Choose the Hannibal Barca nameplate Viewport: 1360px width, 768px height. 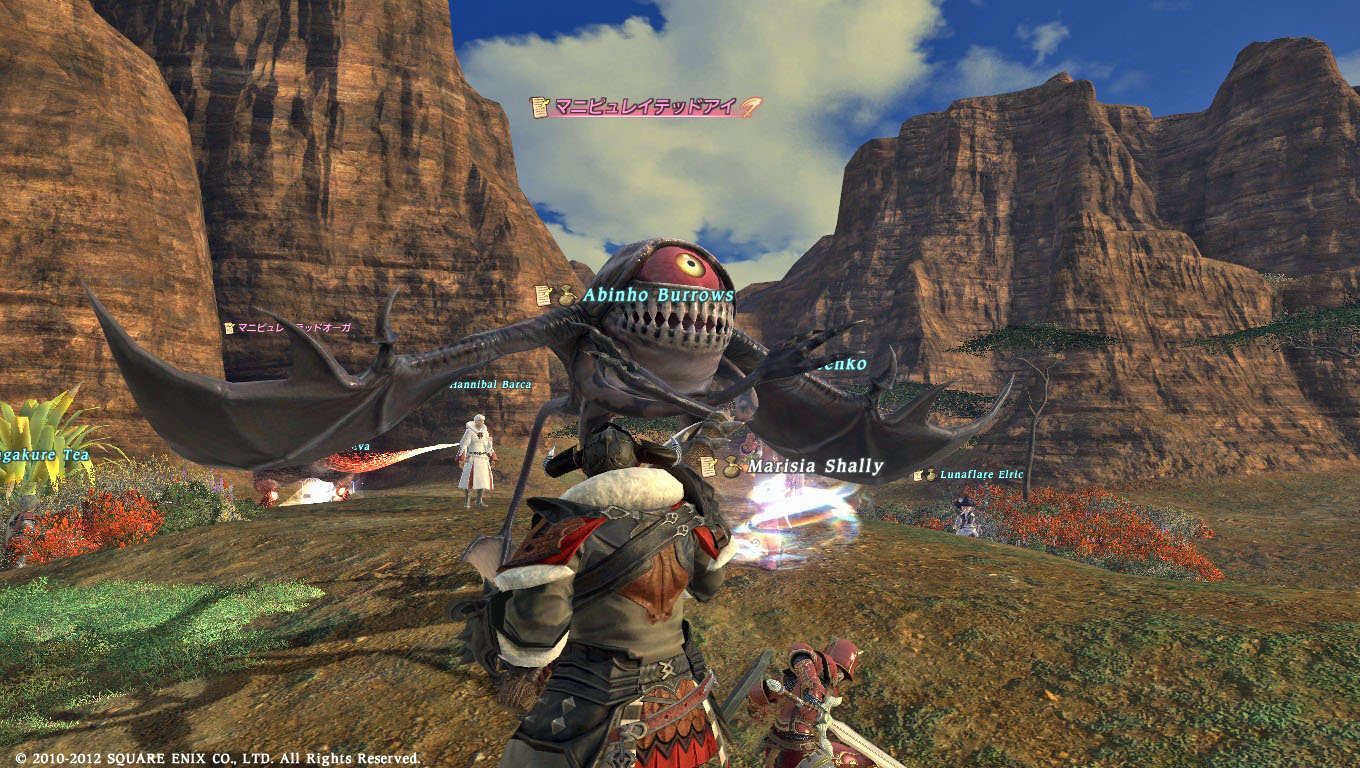[488, 384]
